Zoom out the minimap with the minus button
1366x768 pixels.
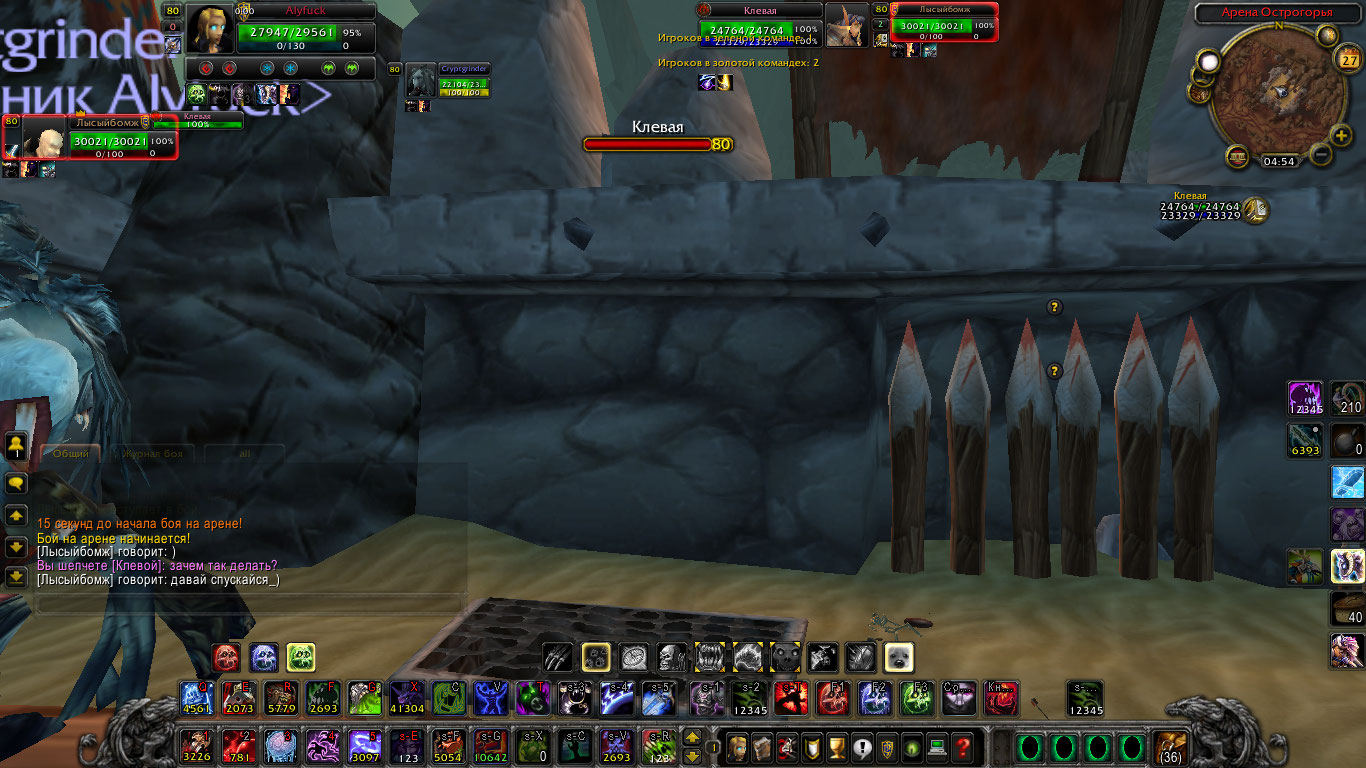click(1320, 155)
